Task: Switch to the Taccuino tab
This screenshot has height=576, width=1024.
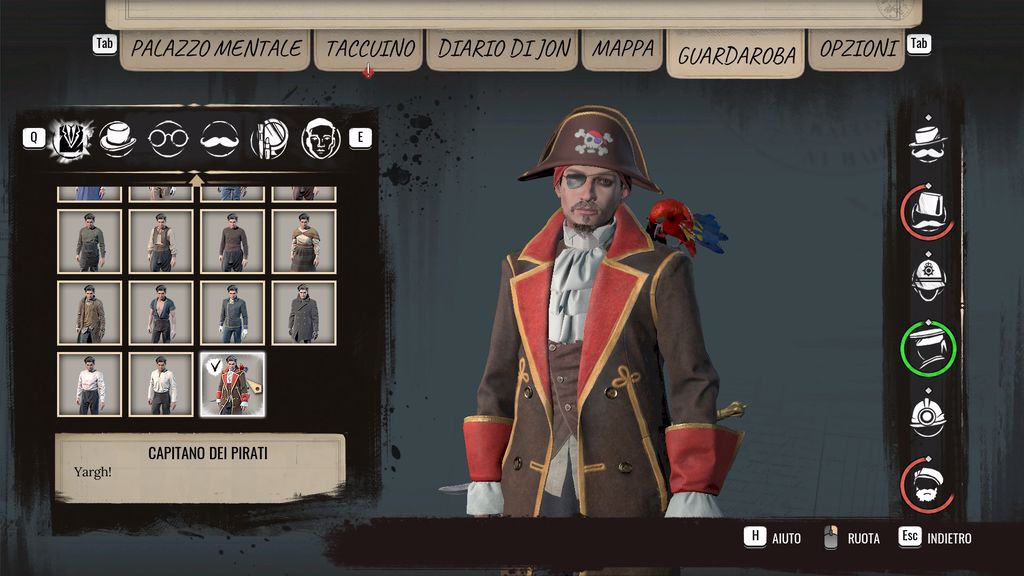Action: point(370,48)
